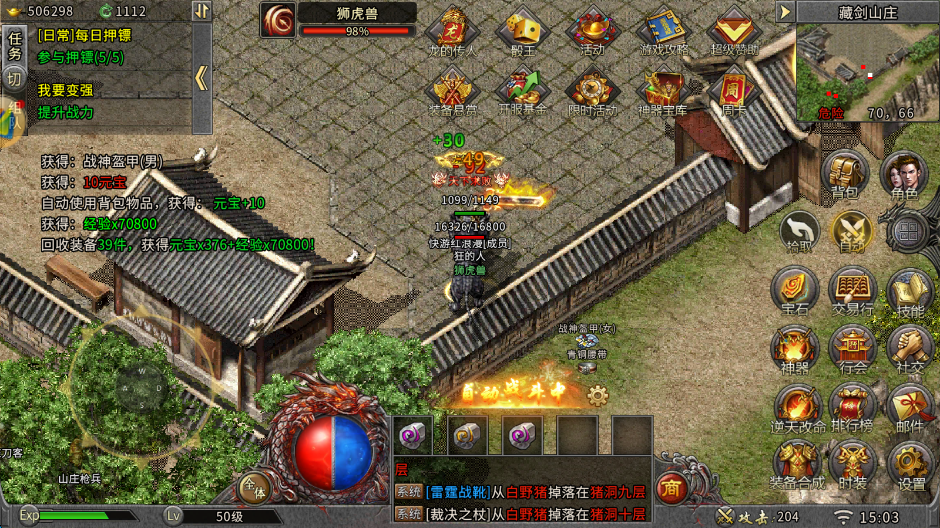
Task: Select the 每日押镖 daily quest entry
Action: pyautogui.click(x=85, y=34)
